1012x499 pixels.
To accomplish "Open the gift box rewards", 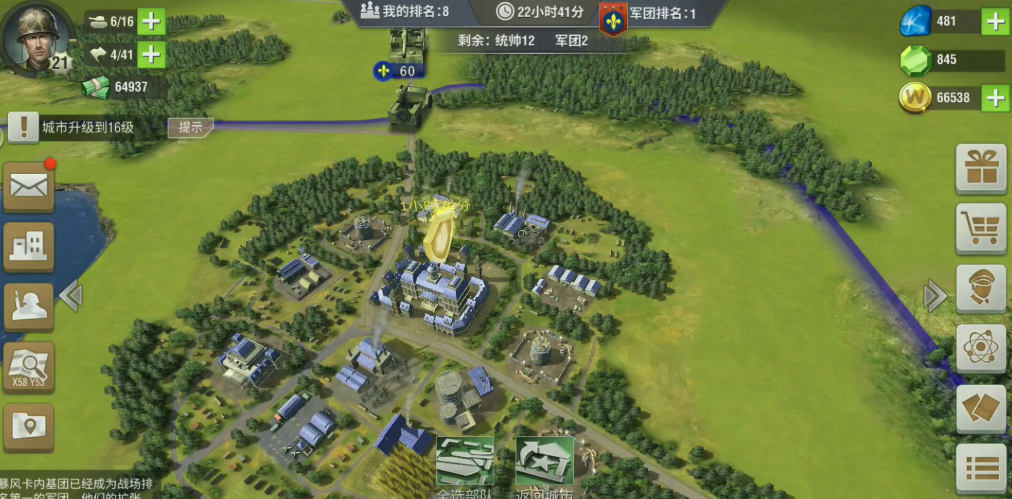I will pos(980,168).
